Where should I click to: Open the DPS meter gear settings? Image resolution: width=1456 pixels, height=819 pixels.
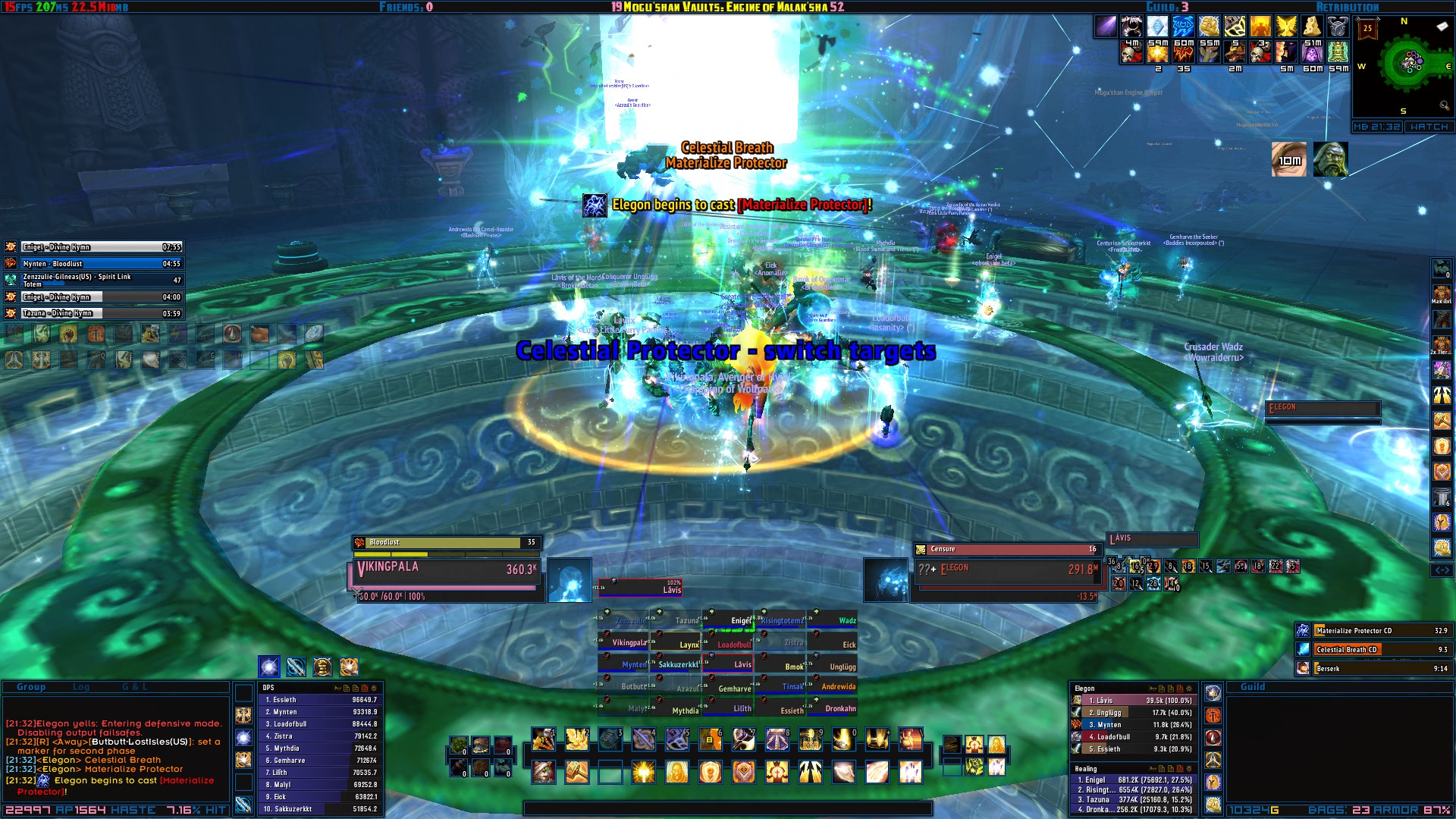pyautogui.click(x=373, y=688)
